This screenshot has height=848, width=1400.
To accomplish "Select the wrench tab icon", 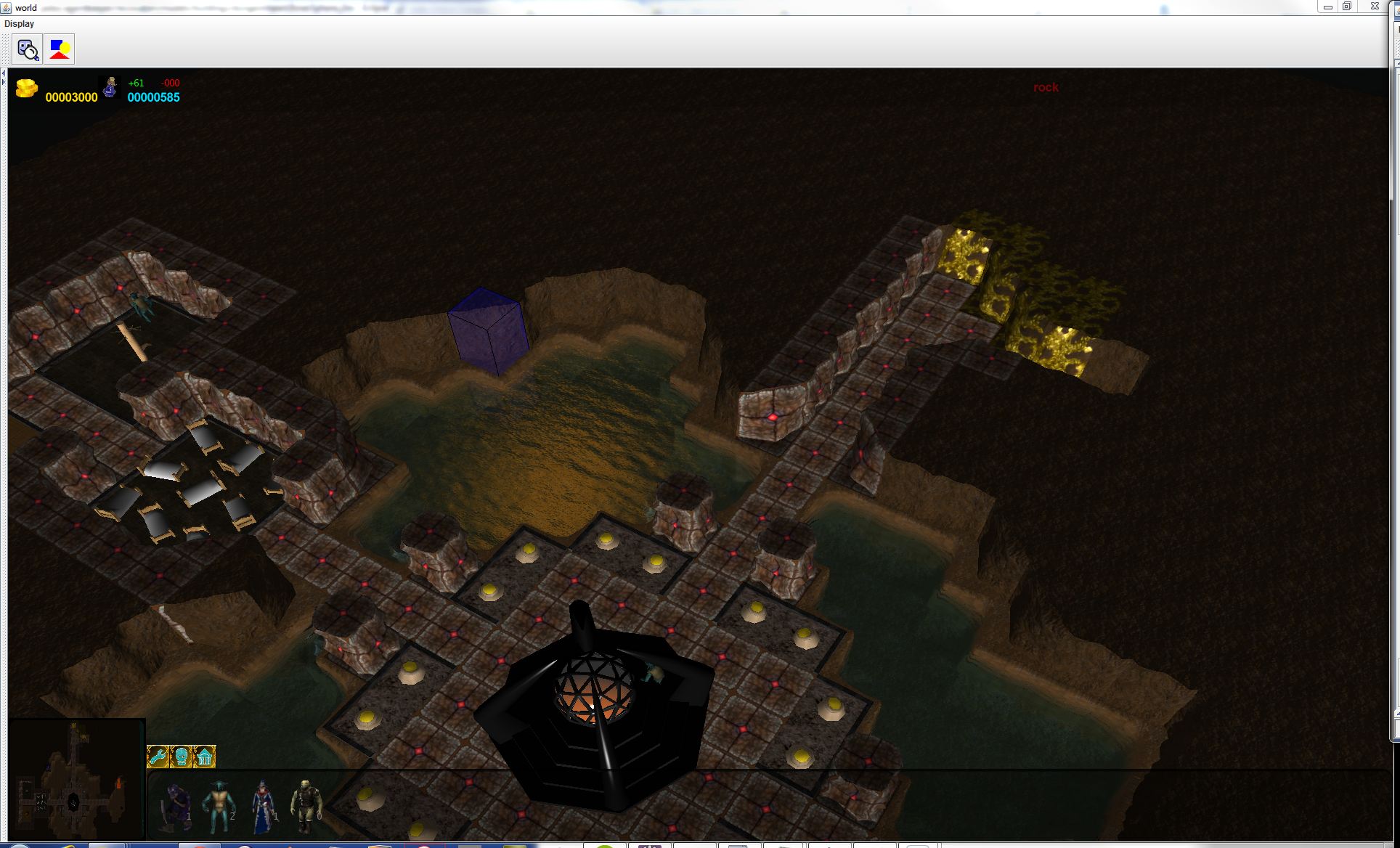I will click(158, 757).
